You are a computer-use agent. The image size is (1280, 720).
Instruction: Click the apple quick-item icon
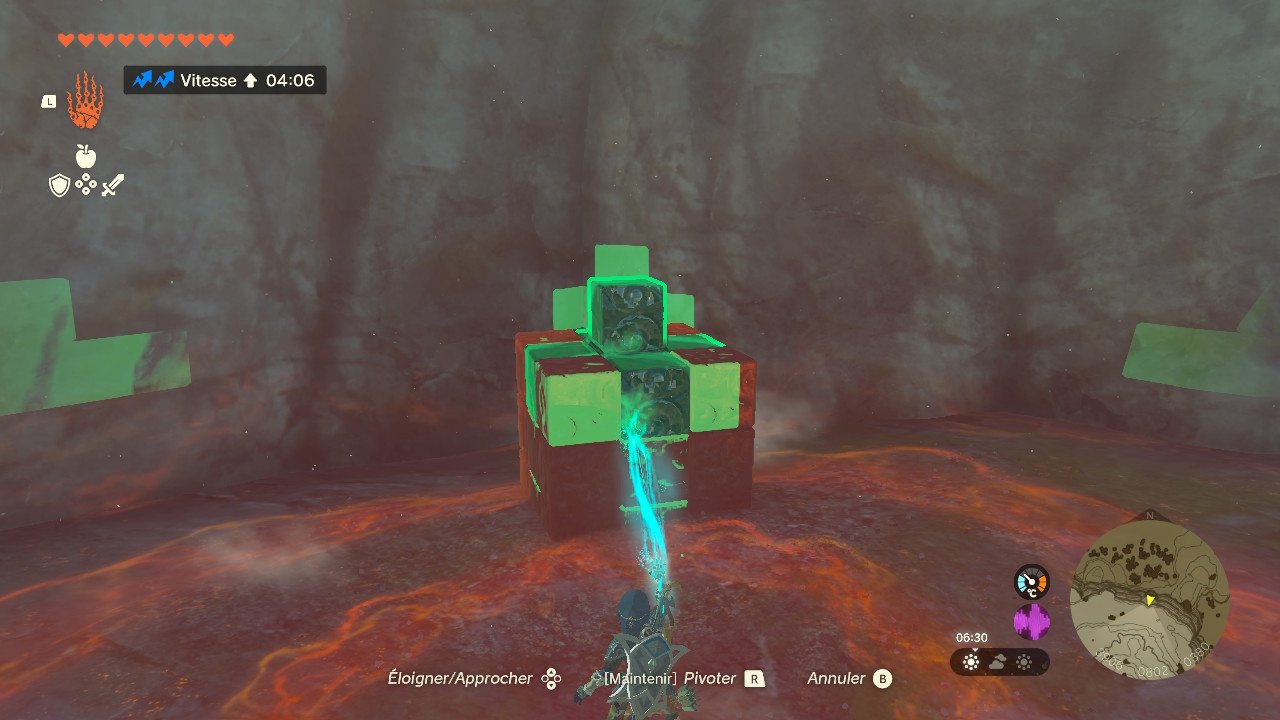point(86,156)
